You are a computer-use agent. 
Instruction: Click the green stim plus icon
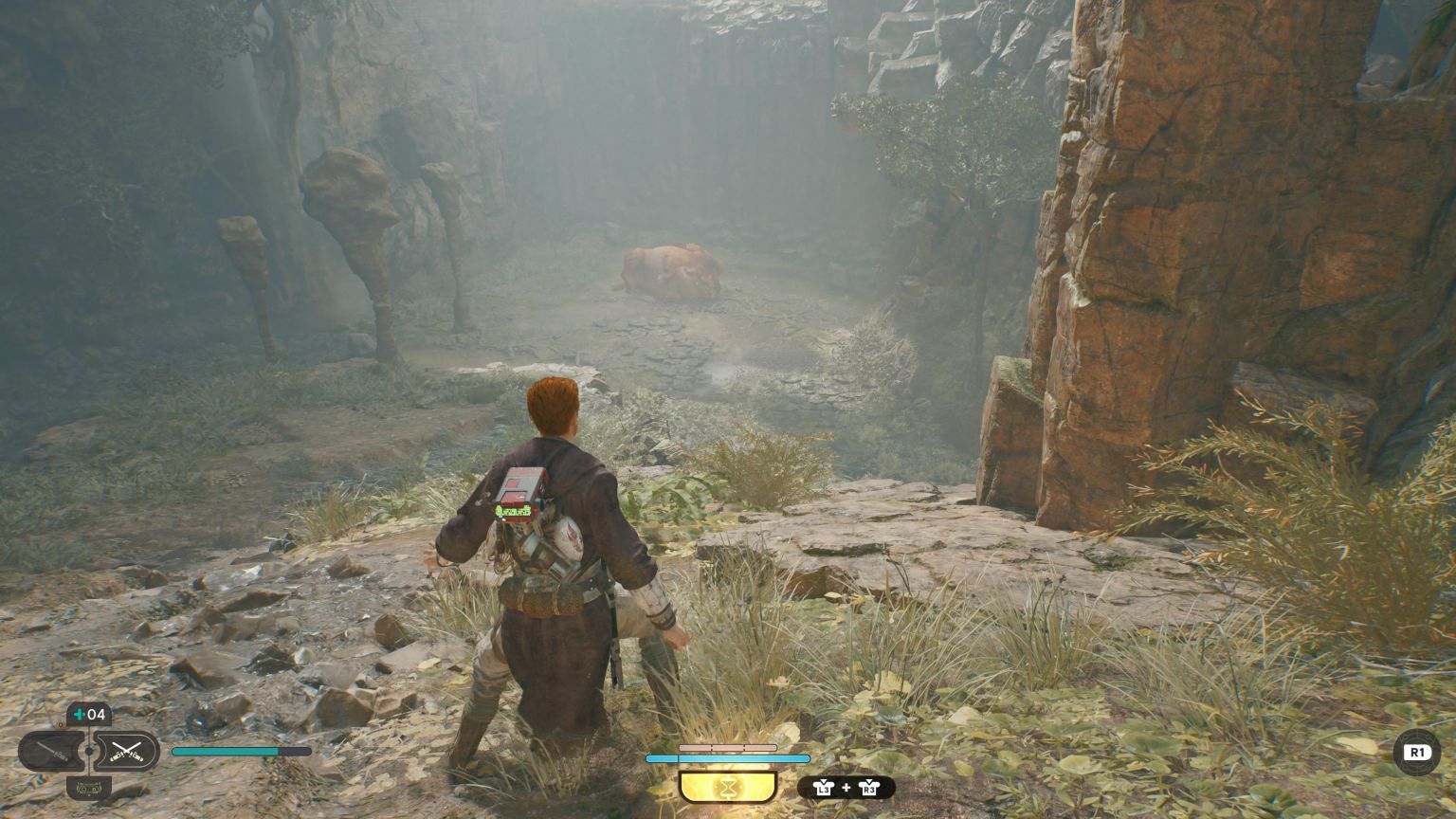coord(80,714)
